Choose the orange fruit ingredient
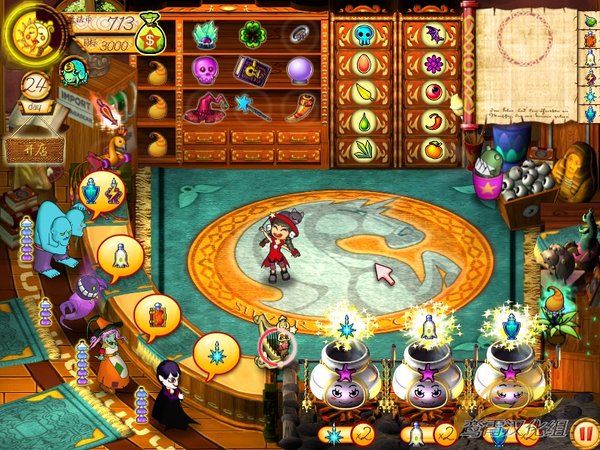This screenshot has width=600, height=450. 433,150
